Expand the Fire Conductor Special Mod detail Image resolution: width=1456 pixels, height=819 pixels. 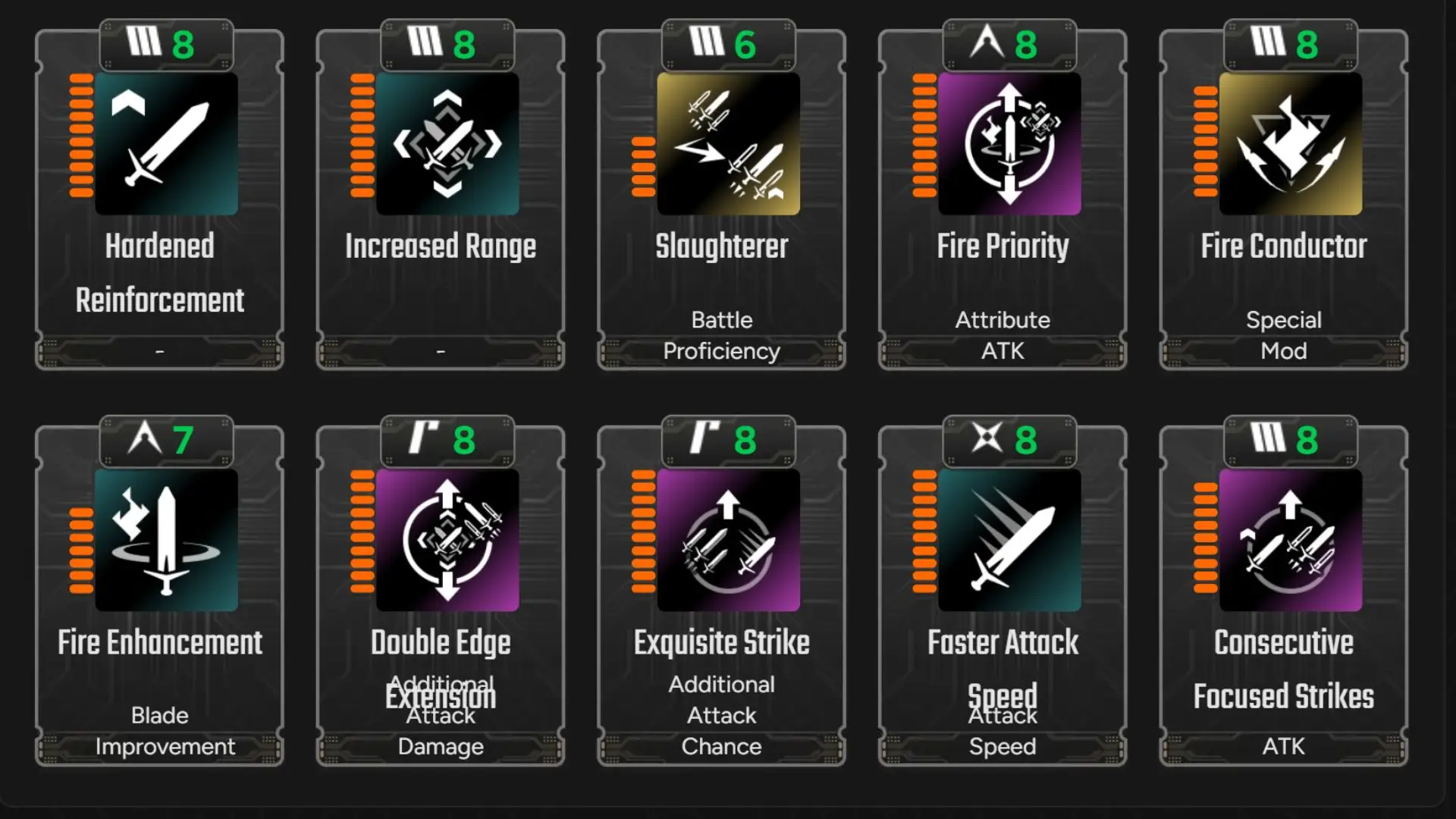[x=1284, y=335]
